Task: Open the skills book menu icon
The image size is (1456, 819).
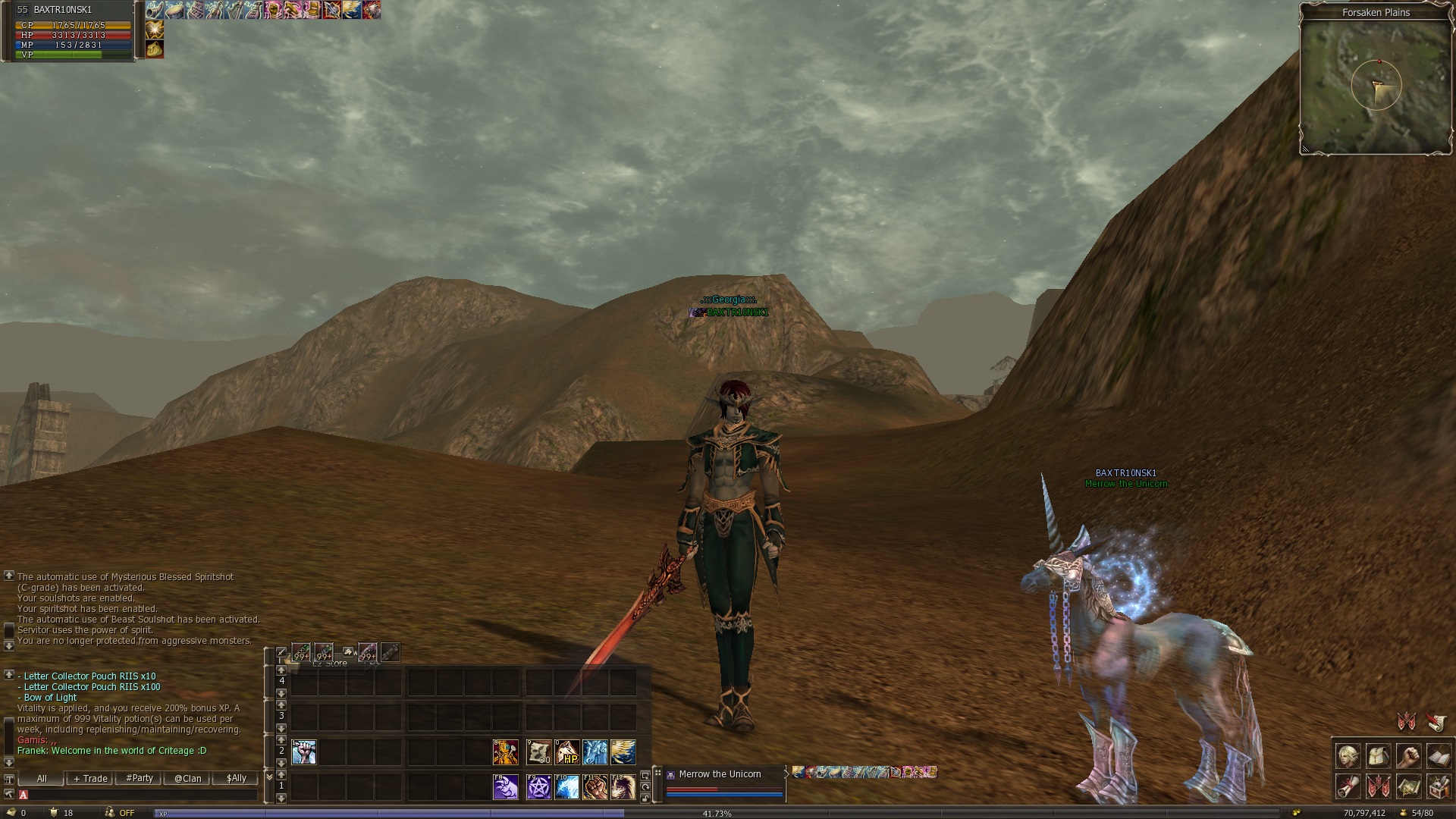Action: click(1439, 756)
